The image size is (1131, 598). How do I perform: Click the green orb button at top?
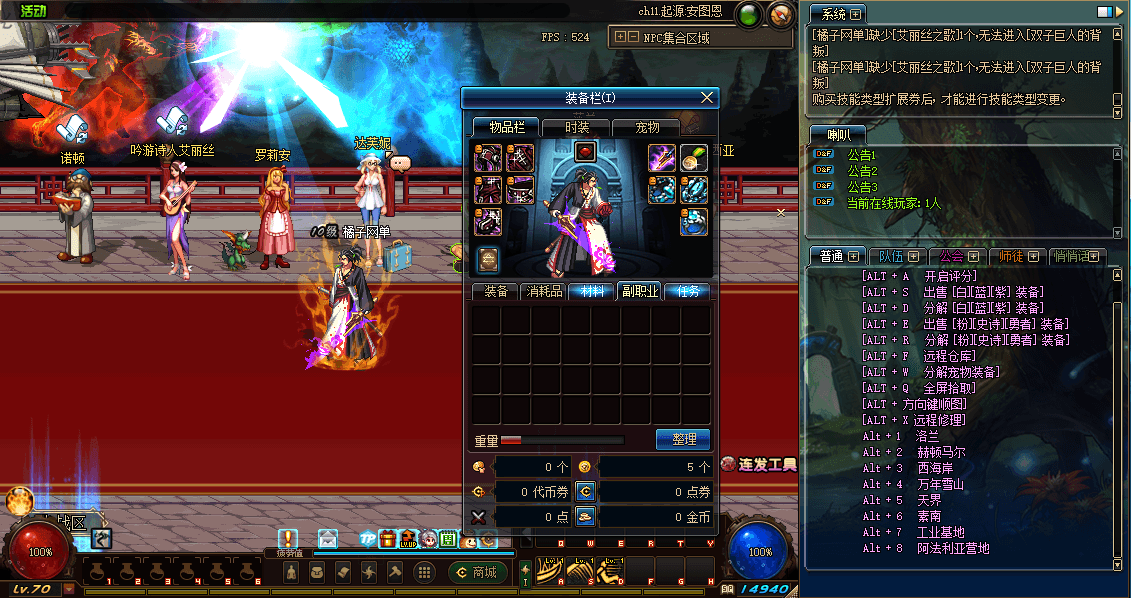point(747,14)
